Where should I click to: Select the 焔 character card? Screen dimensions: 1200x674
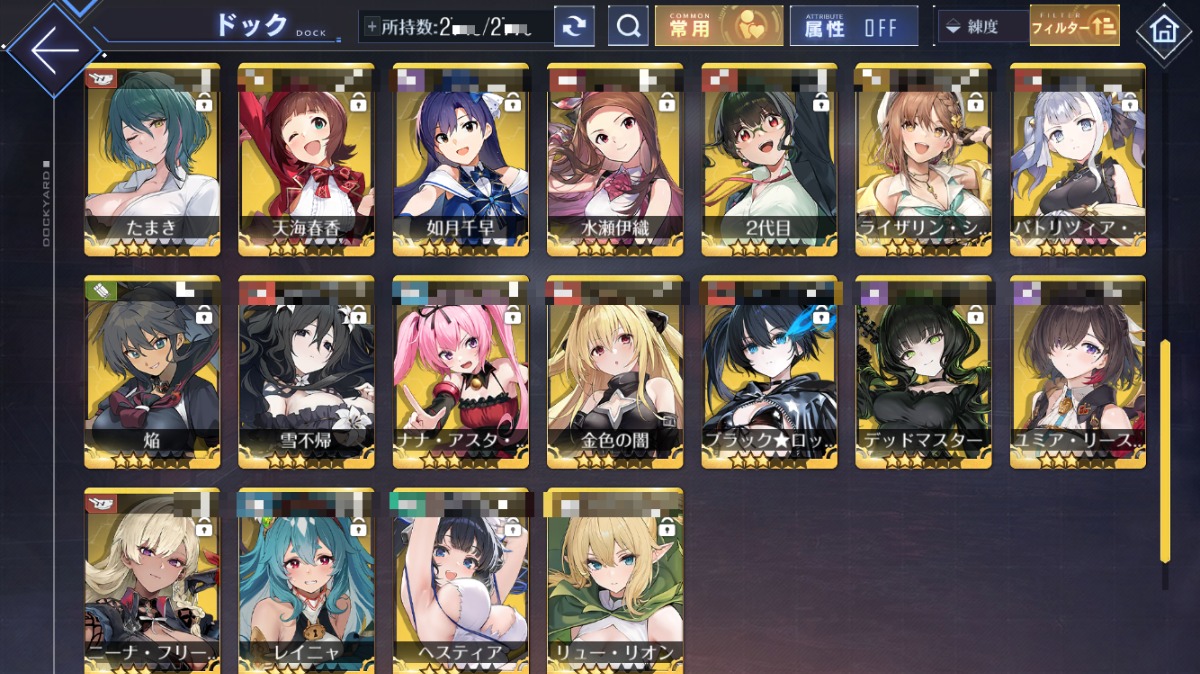(x=152, y=372)
